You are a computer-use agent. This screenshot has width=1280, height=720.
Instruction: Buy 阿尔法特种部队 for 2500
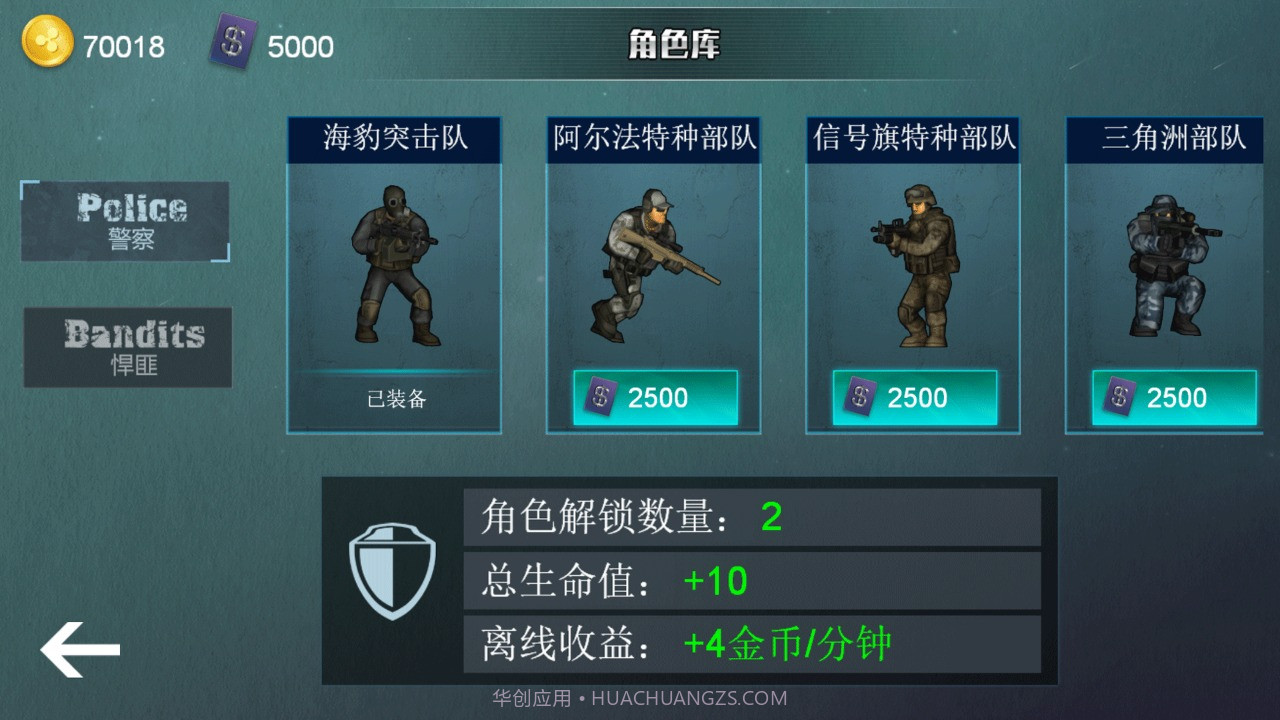pos(653,397)
